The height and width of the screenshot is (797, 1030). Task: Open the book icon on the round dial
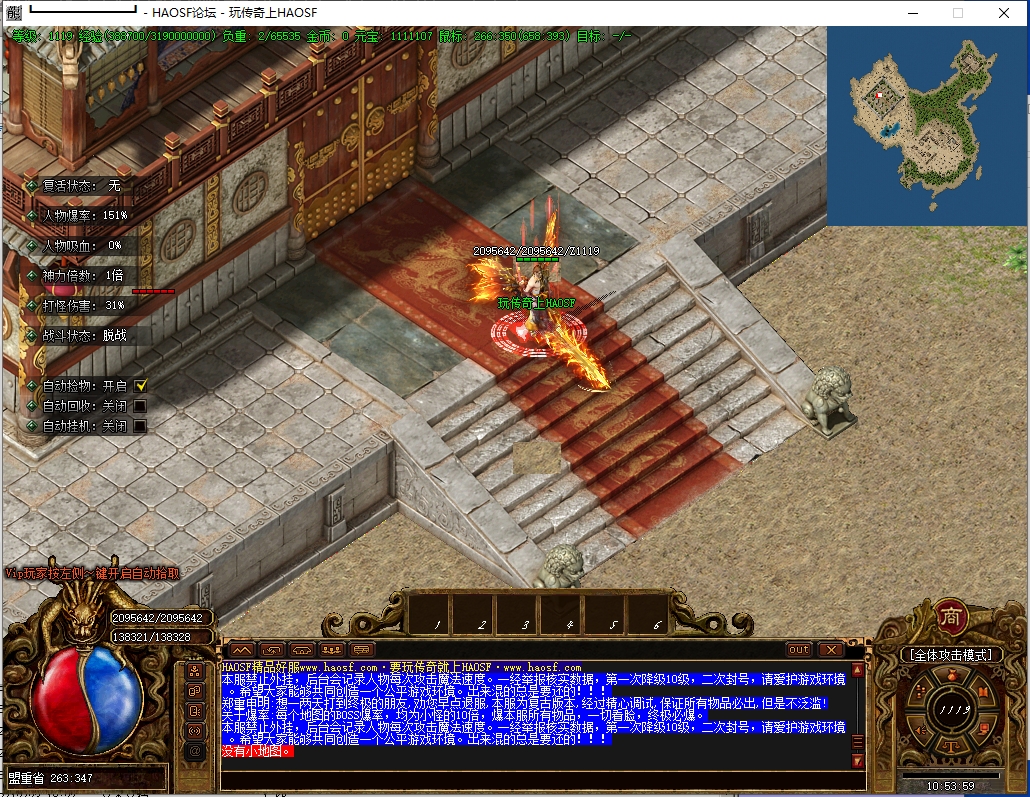point(984,692)
